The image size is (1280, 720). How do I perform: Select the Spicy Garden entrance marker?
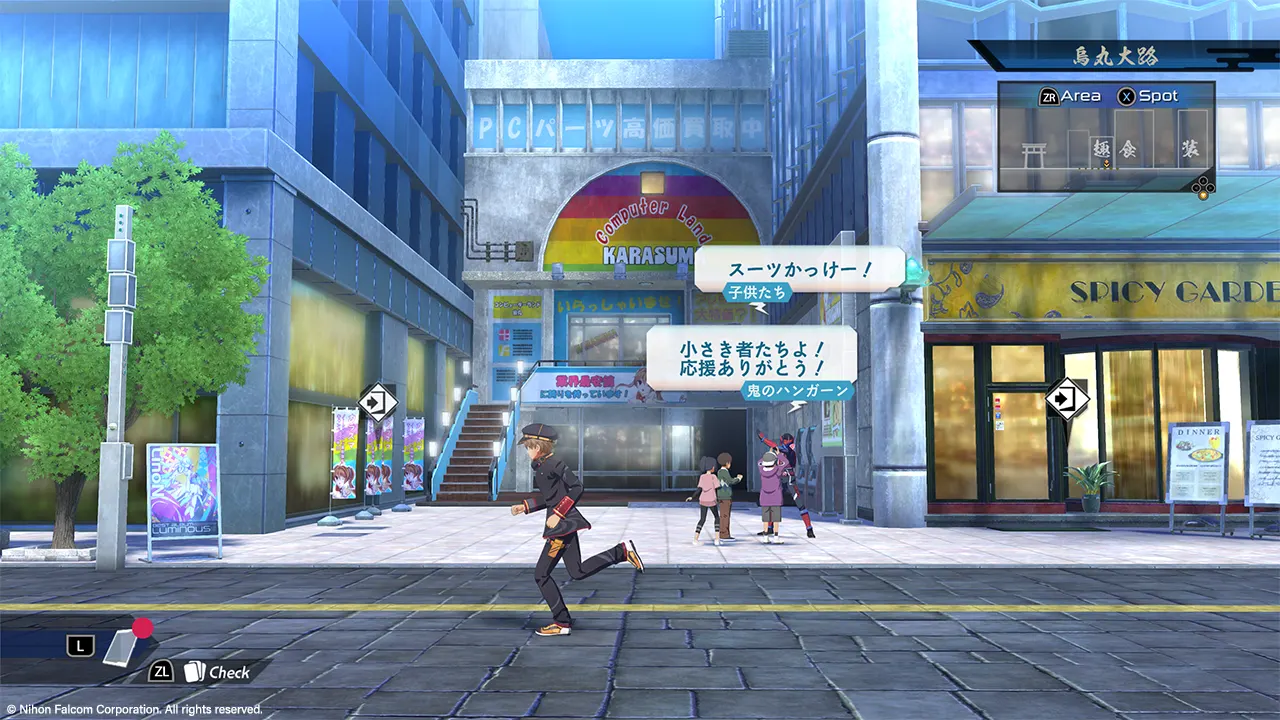point(1066,398)
